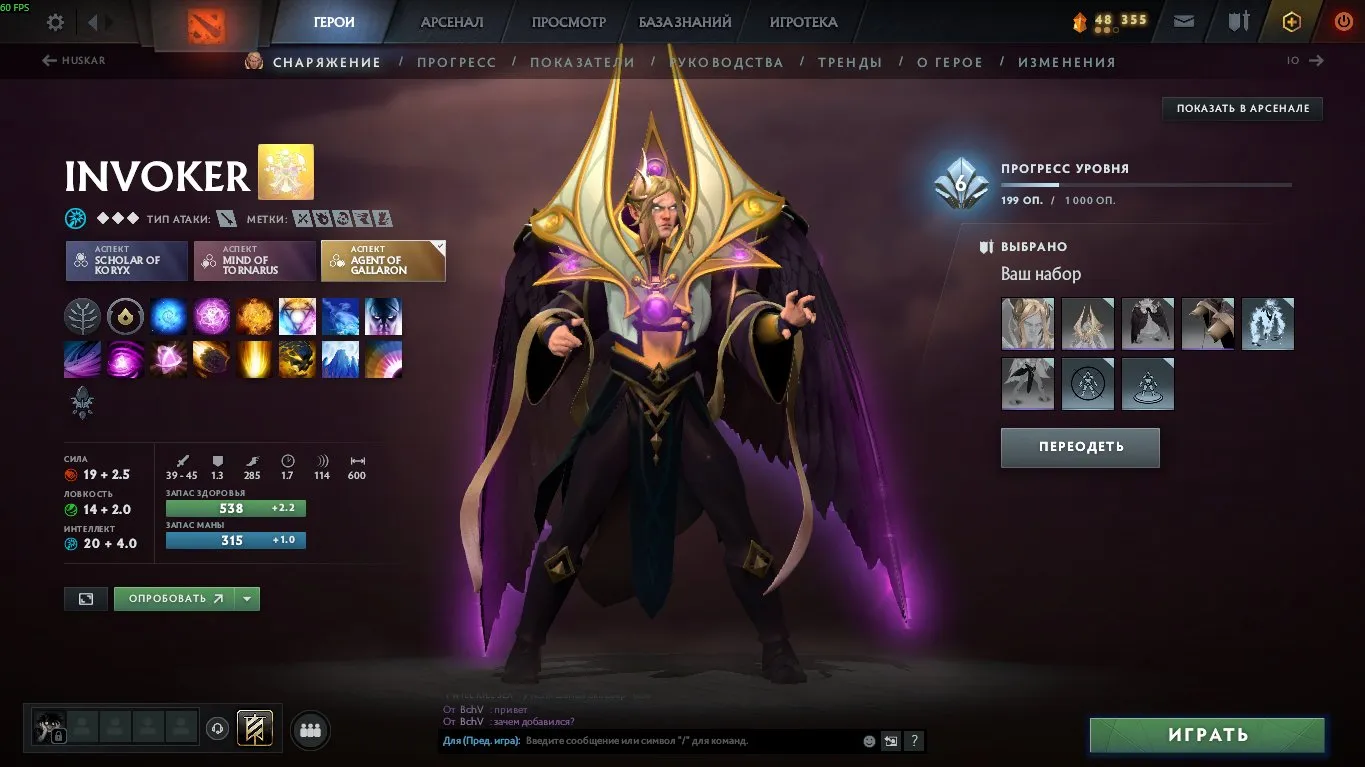Image resolution: width=1365 pixels, height=767 pixels.
Task: Select the Exort ability icon
Action: click(254, 316)
